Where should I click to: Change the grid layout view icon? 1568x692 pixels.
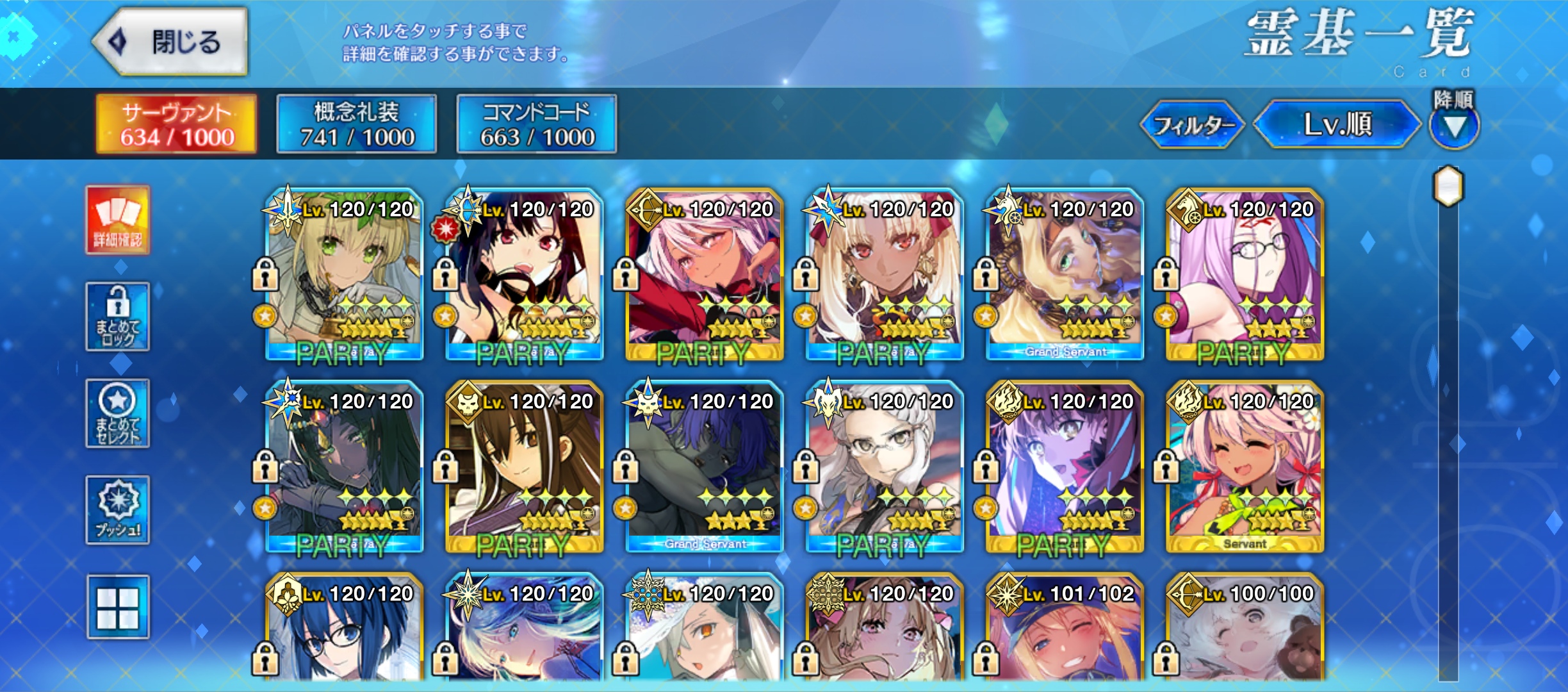point(118,607)
